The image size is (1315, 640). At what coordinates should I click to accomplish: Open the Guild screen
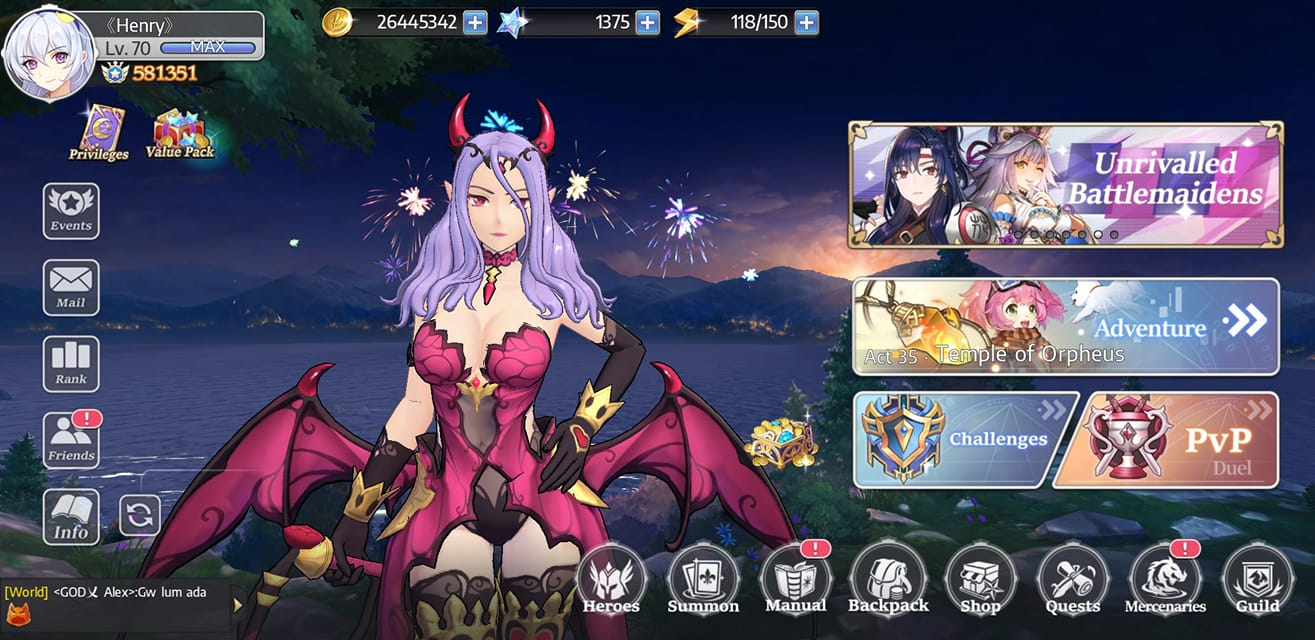tap(1257, 581)
